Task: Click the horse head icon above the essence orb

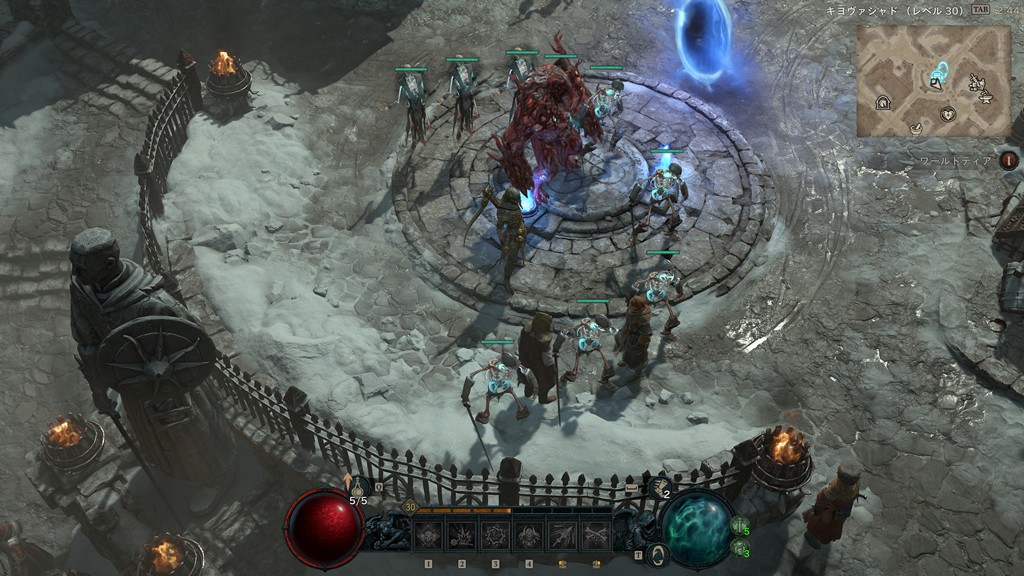Action: pyautogui.click(x=661, y=484)
